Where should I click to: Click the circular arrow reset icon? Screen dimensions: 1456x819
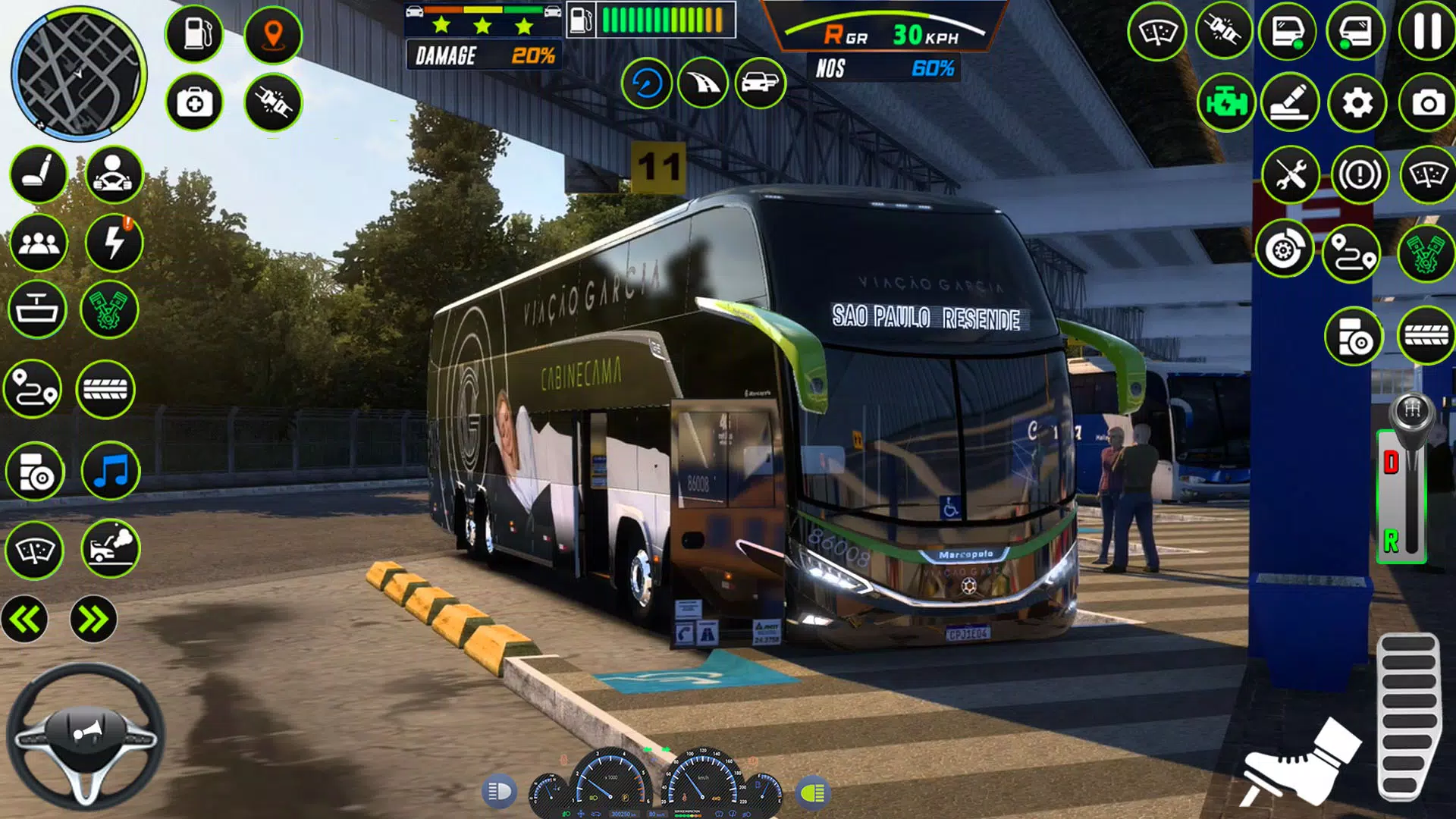(x=647, y=83)
